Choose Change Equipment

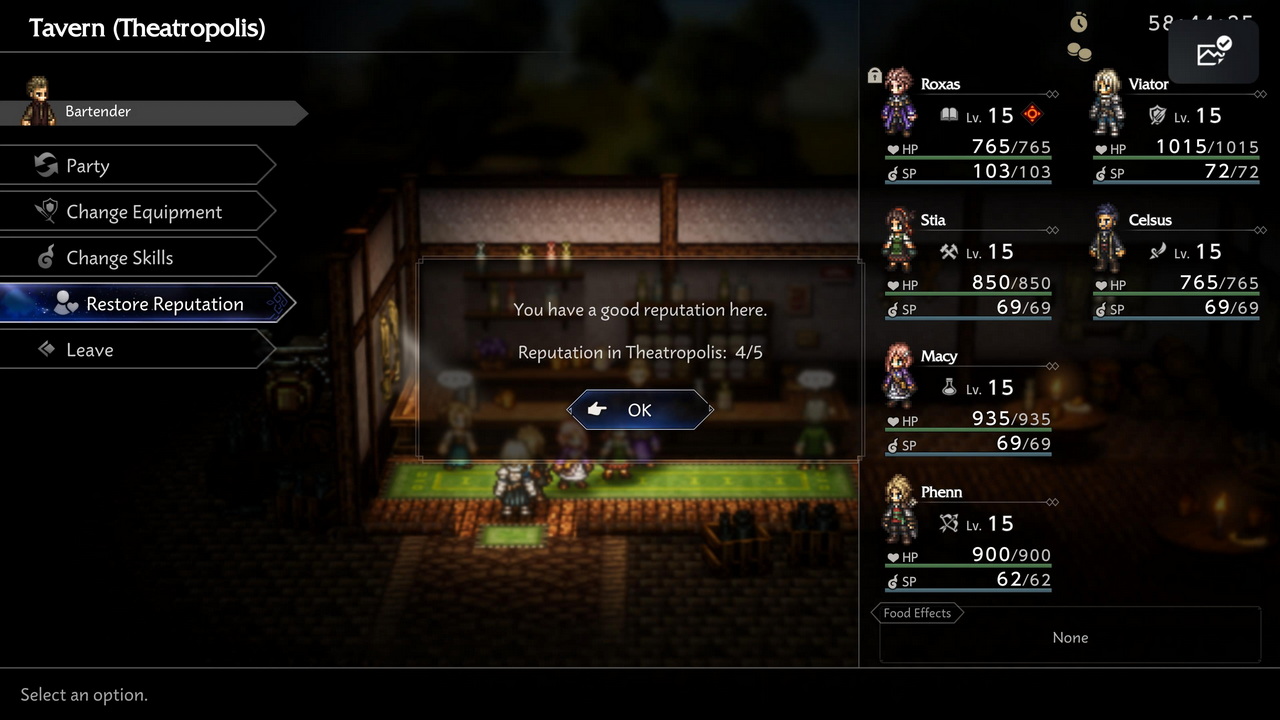135,212
